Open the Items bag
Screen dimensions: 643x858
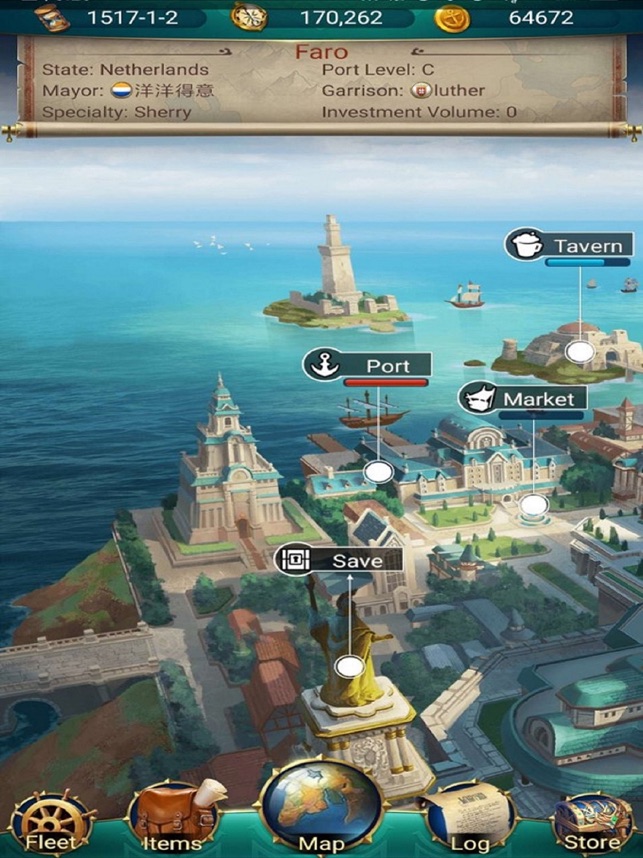click(172, 820)
